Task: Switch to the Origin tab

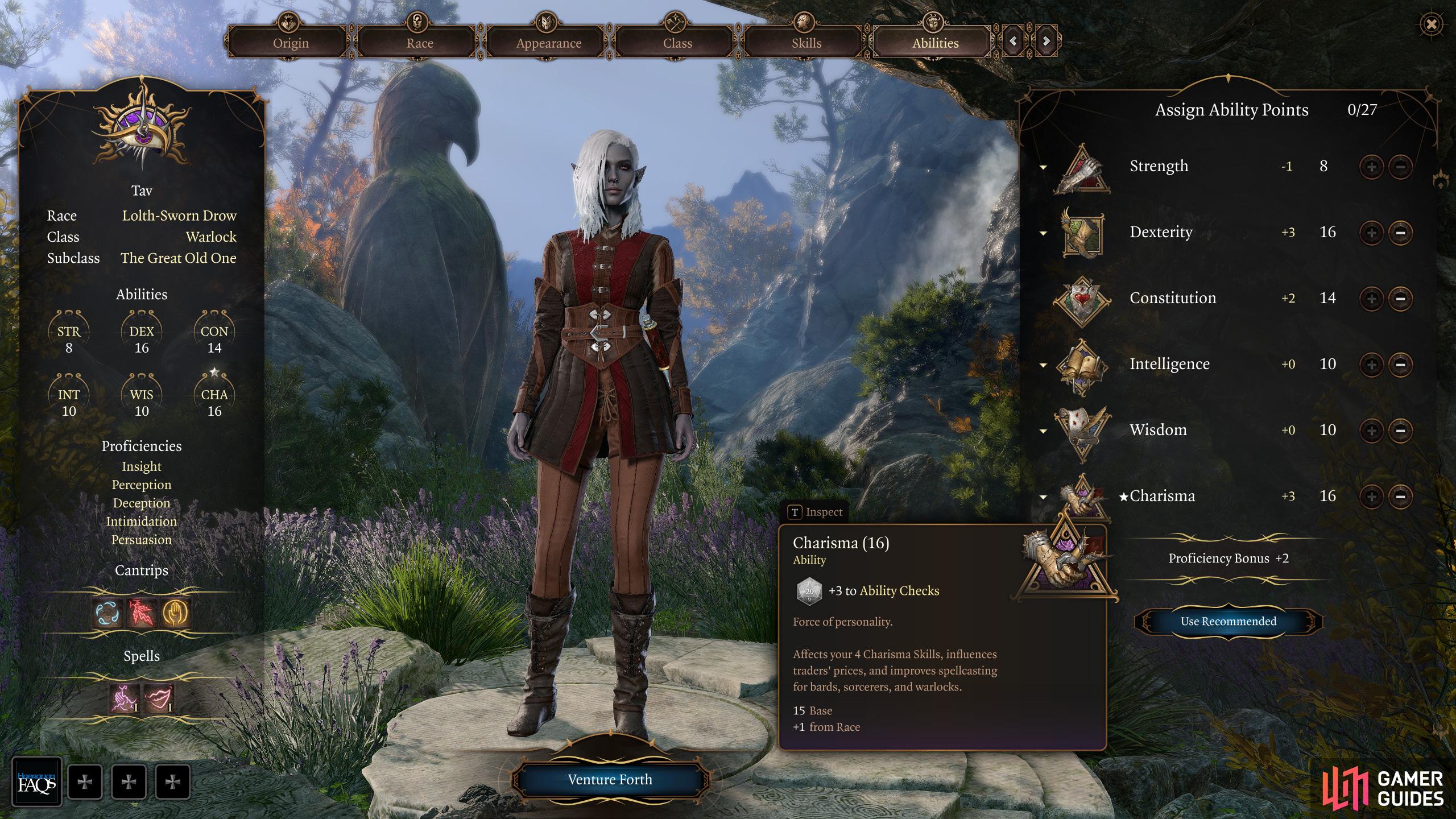Action: pyautogui.click(x=291, y=43)
